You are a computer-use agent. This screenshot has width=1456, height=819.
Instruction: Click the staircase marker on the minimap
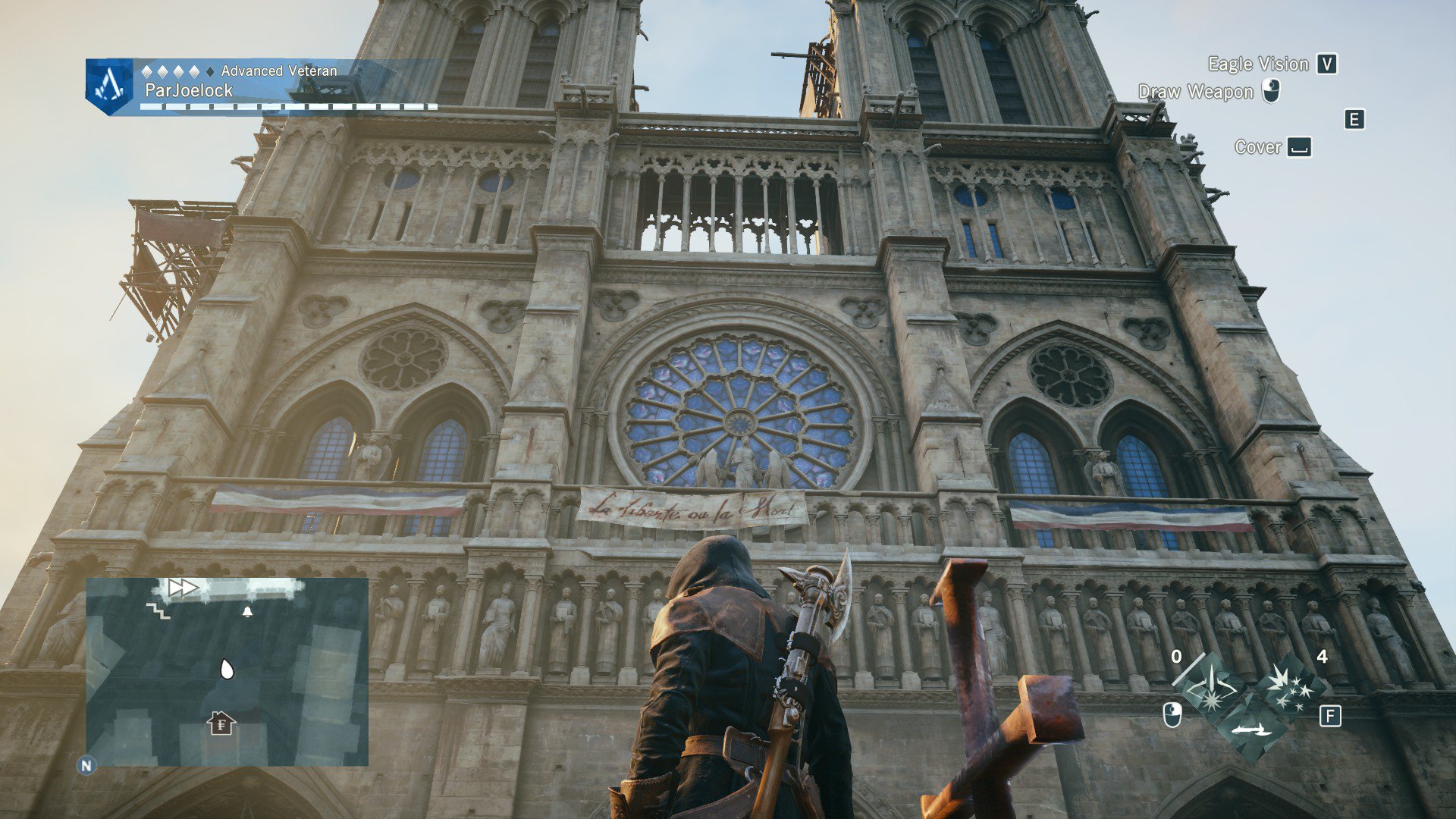click(x=158, y=610)
